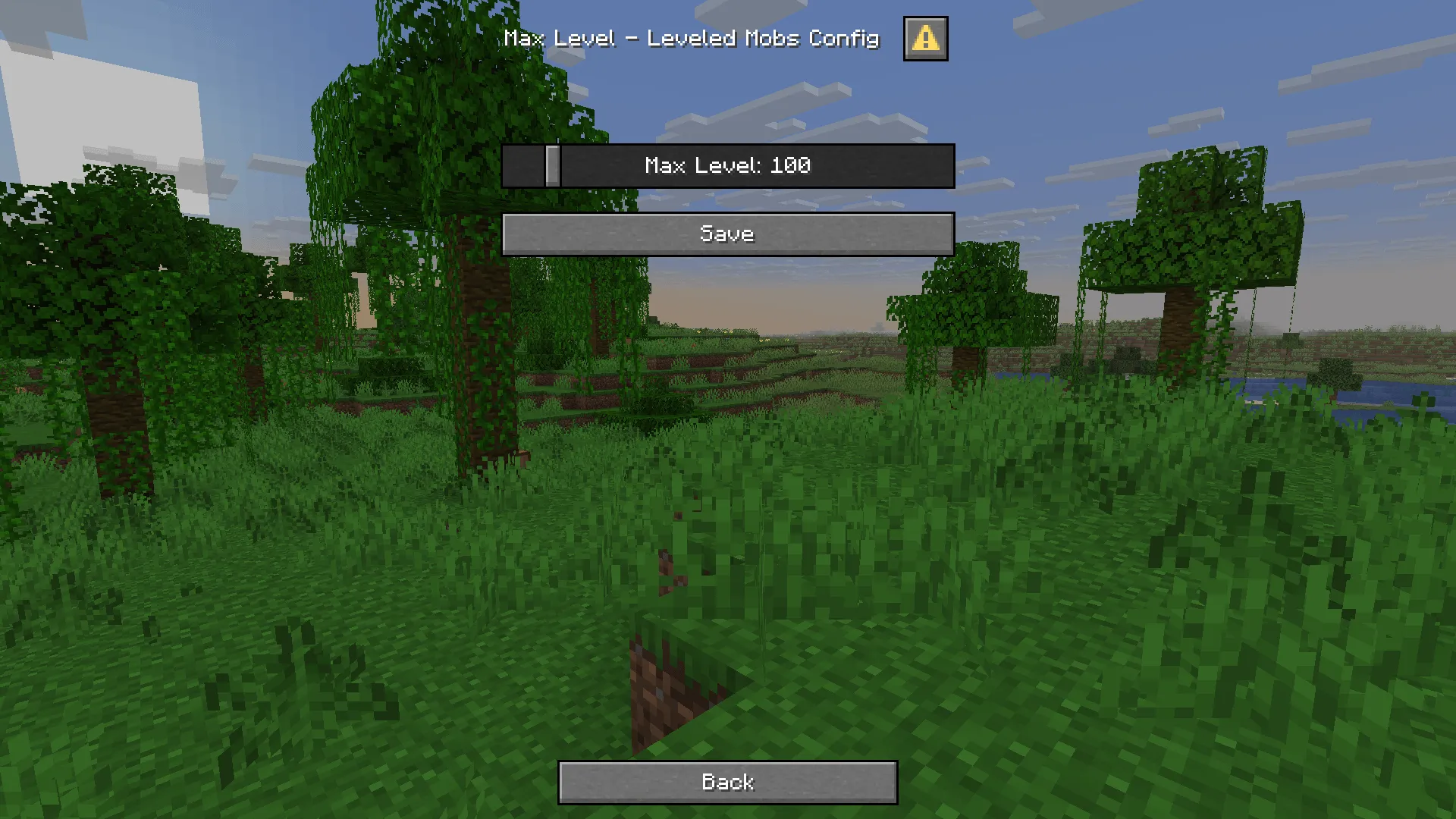Open the warning notice beside the config title
The height and width of the screenshot is (819, 1456).
click(925, 39)
